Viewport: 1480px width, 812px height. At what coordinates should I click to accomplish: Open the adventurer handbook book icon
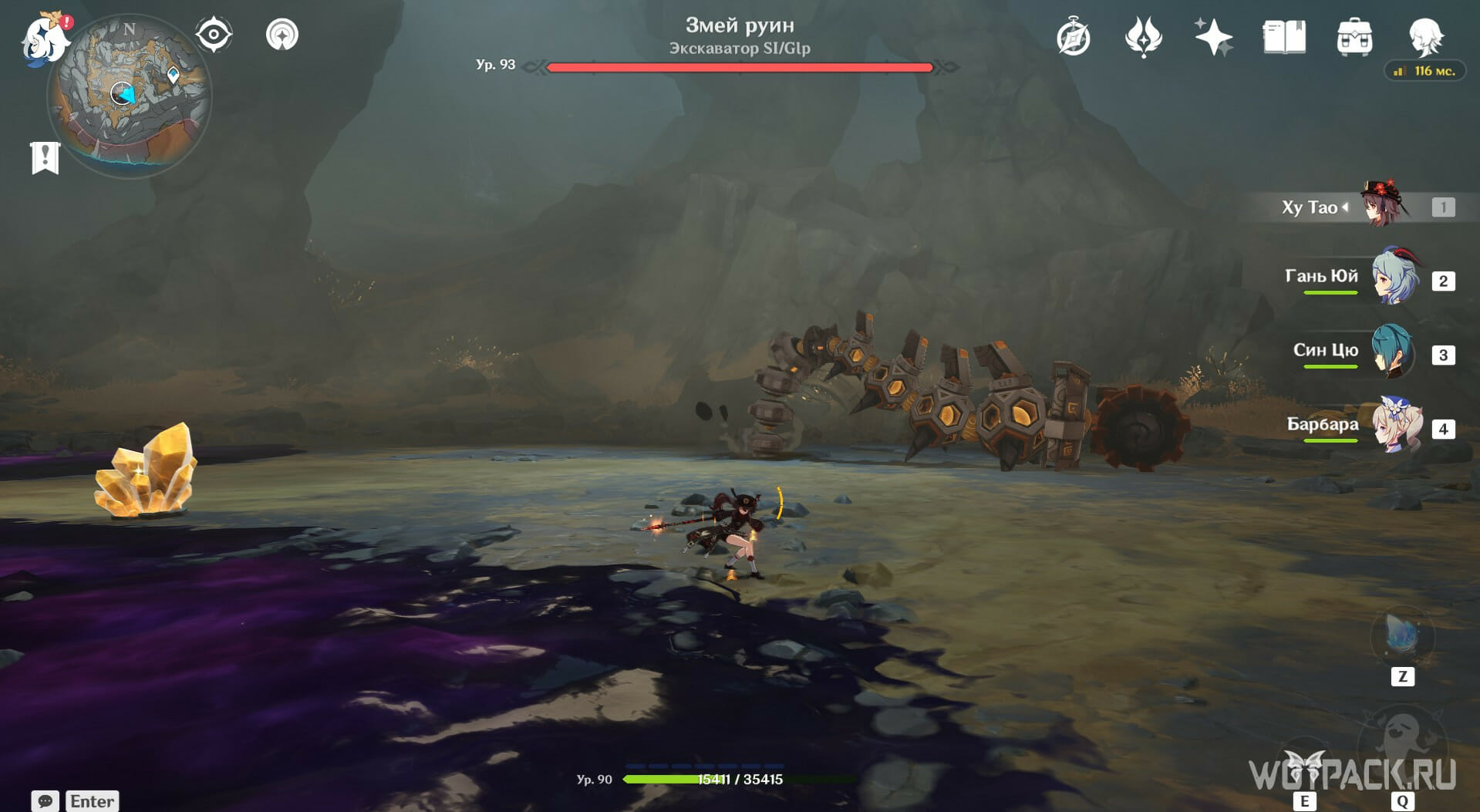tap(1284, 37)
